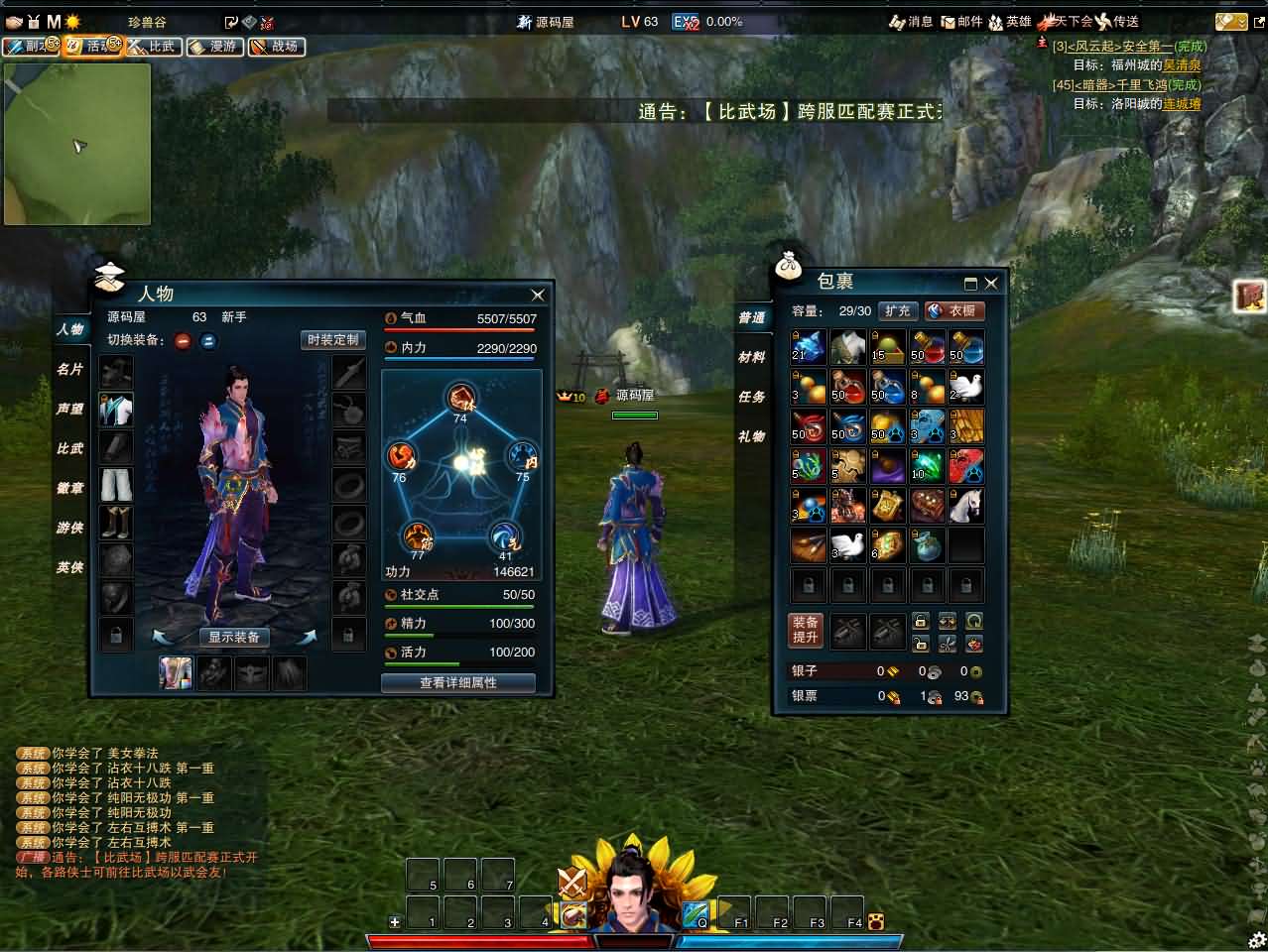Open the 衣橱 wardrobe

954,310
